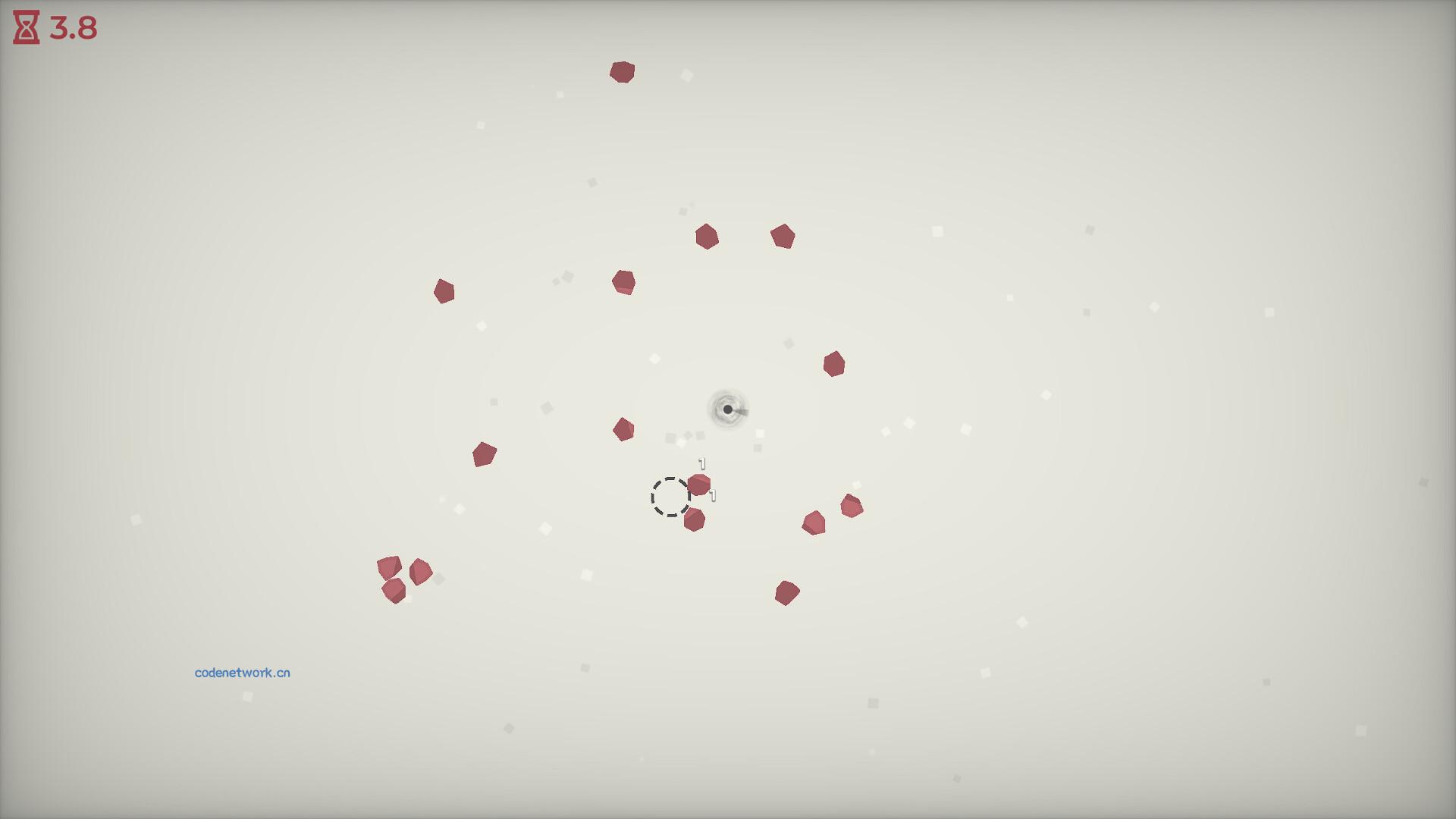Viewport: 1456px width, 819px height.
Task: Click the red fragment directly right of the vortex
Action: (835, 366)
